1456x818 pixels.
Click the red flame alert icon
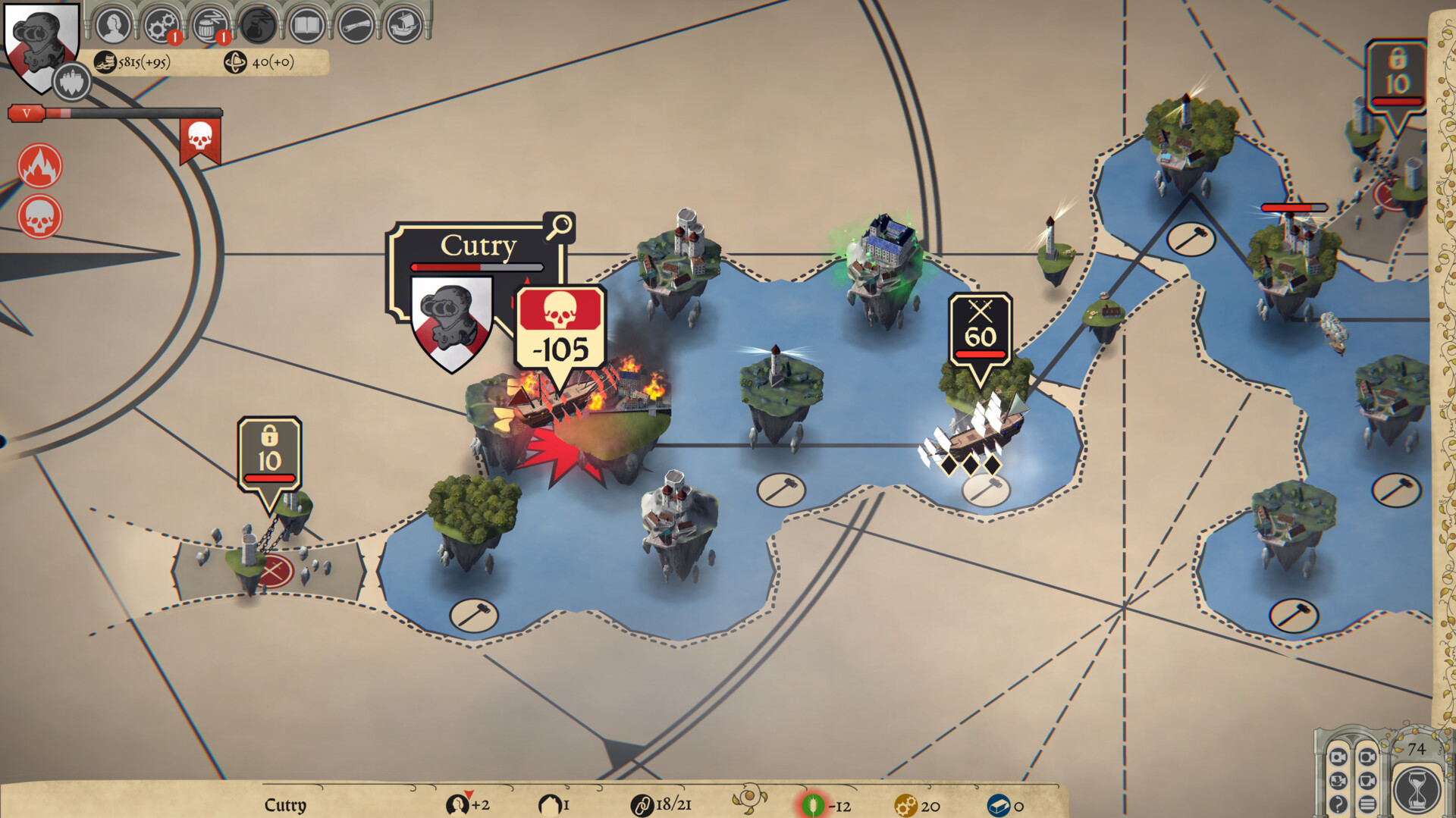[39, 166]
